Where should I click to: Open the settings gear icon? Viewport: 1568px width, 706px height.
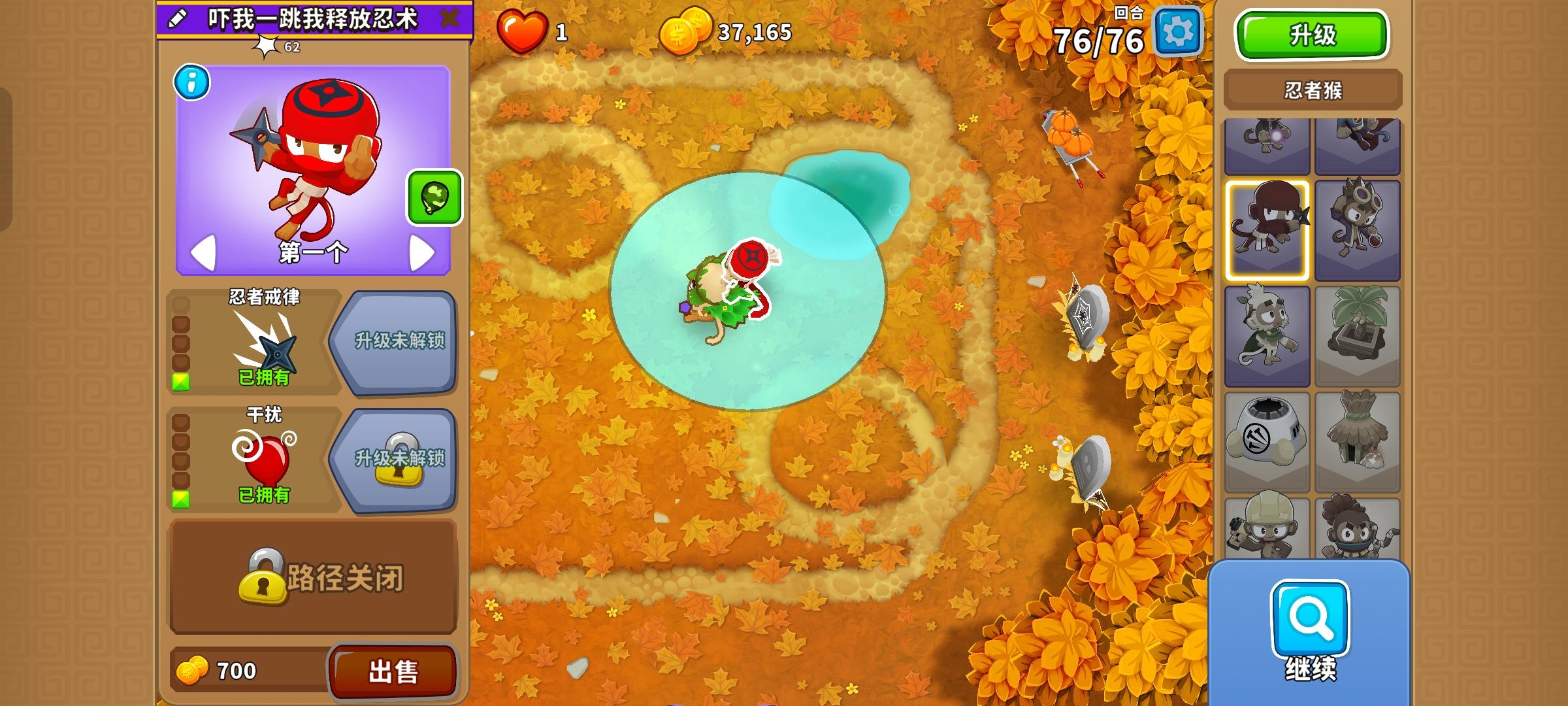click(x=1179, y=29)
